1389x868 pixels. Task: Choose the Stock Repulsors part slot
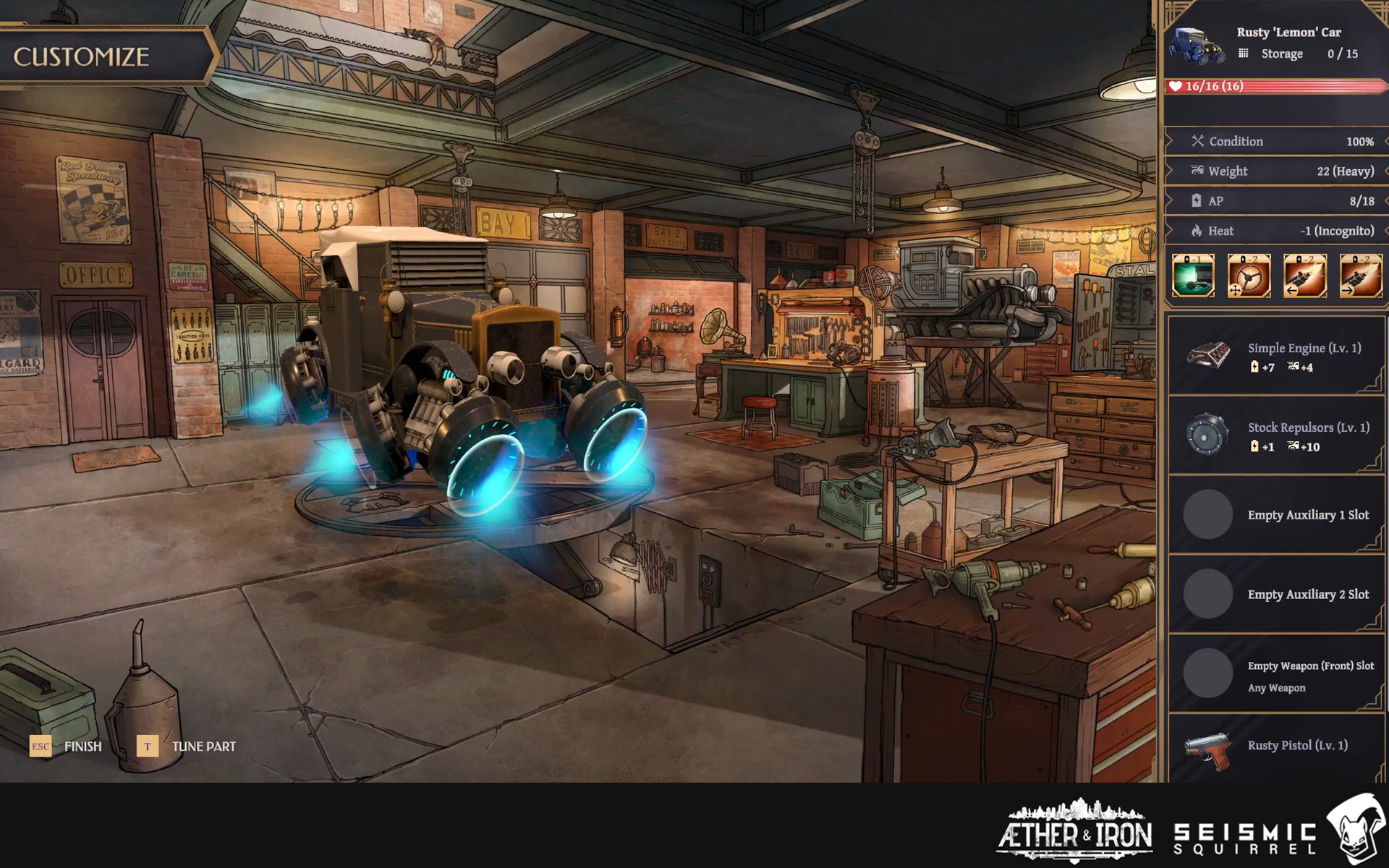coord(1276,435)
